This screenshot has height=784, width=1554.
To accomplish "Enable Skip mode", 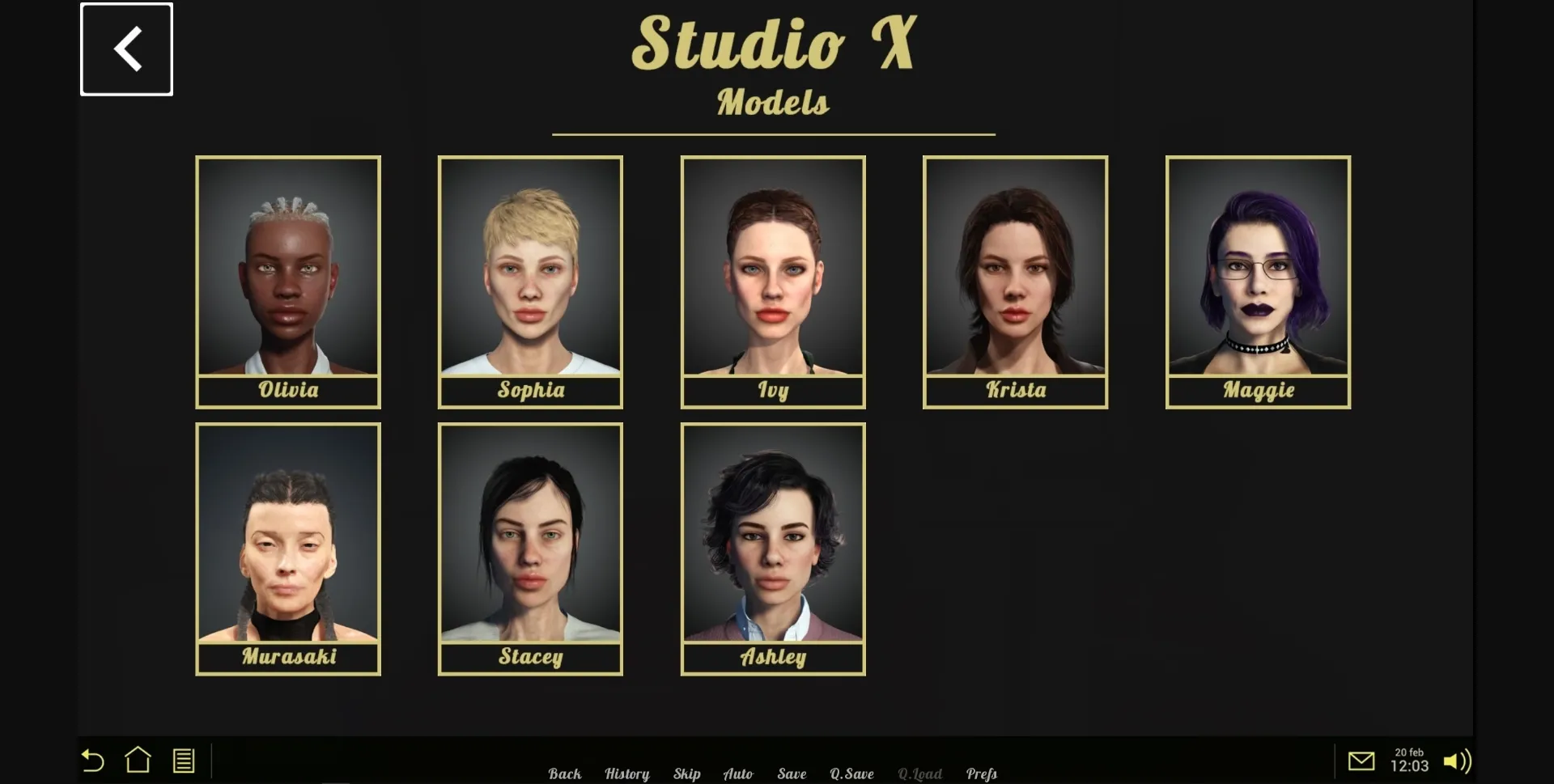I will click(x=687, y=773).
